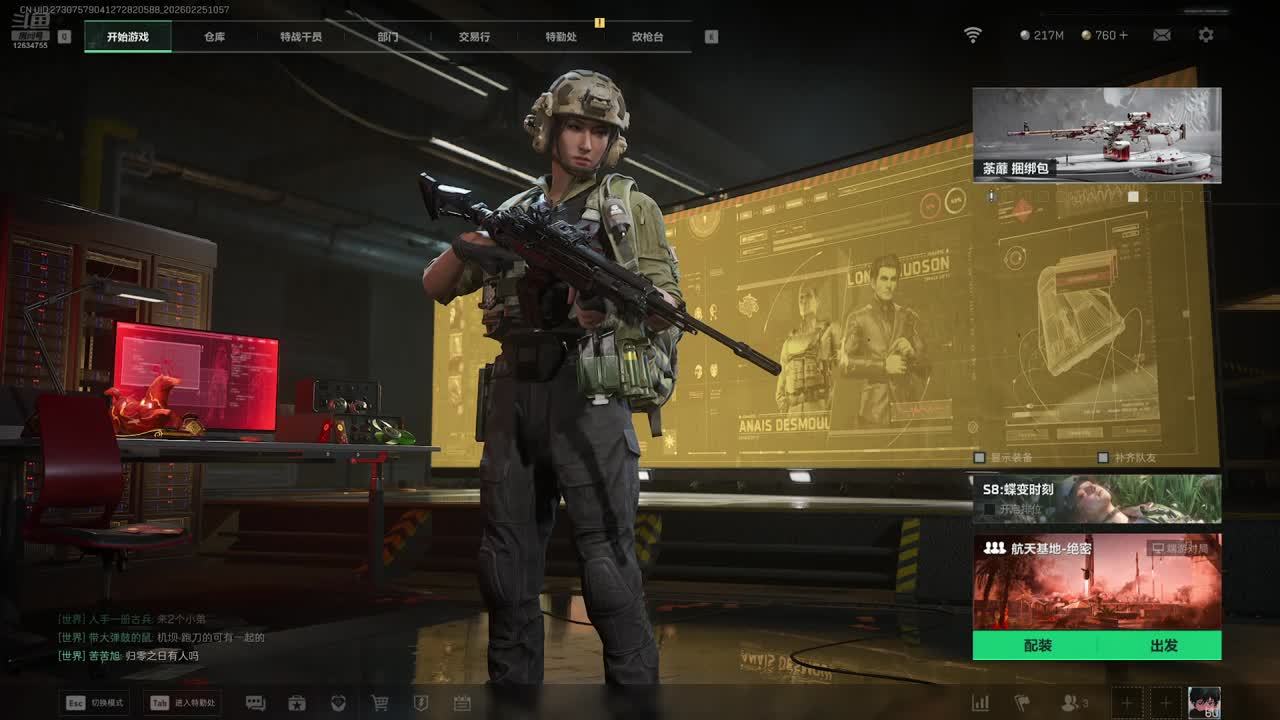Open the mail envelope icon

point(1161,35)
